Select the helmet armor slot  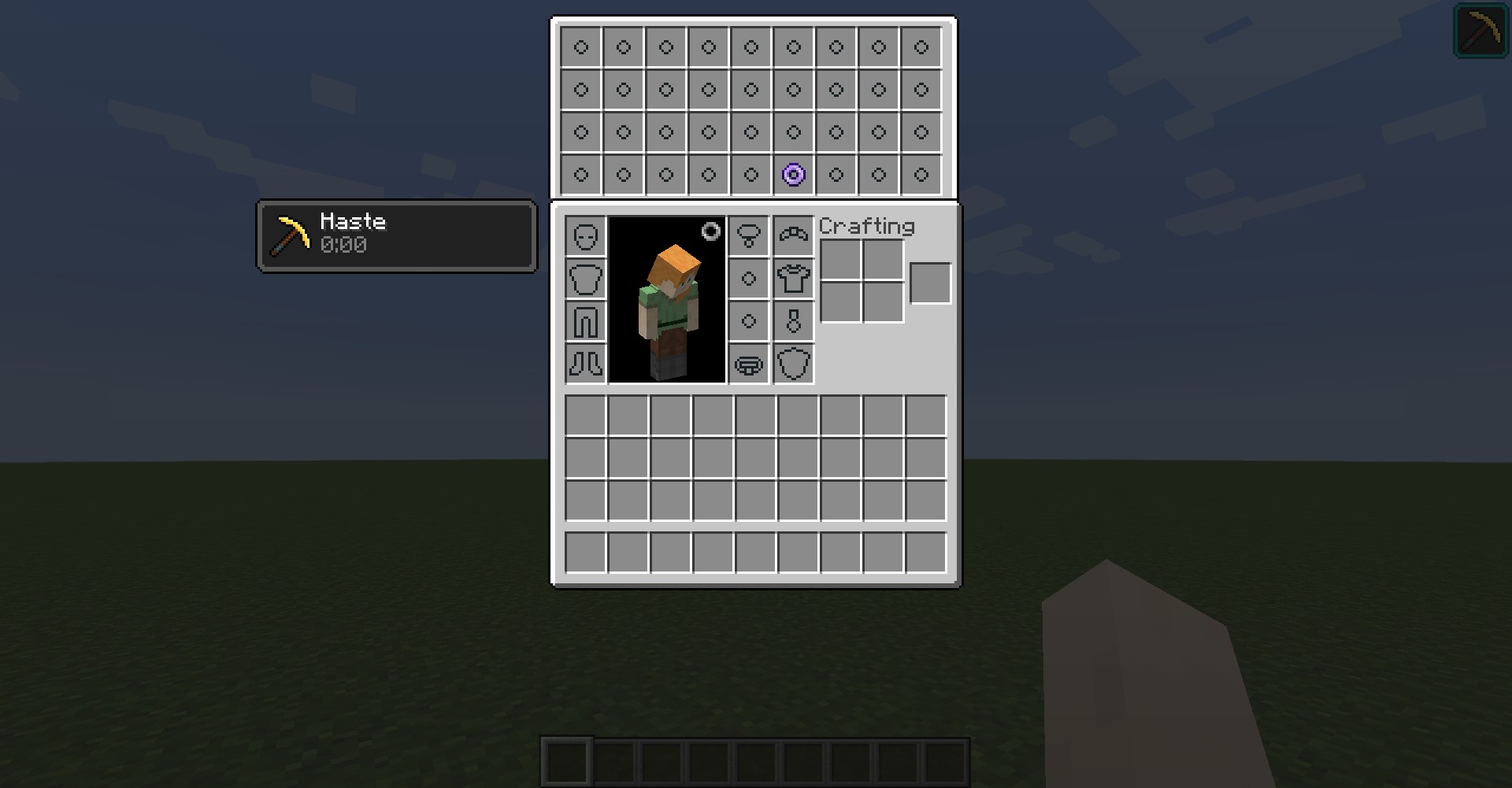coord(586,236)
